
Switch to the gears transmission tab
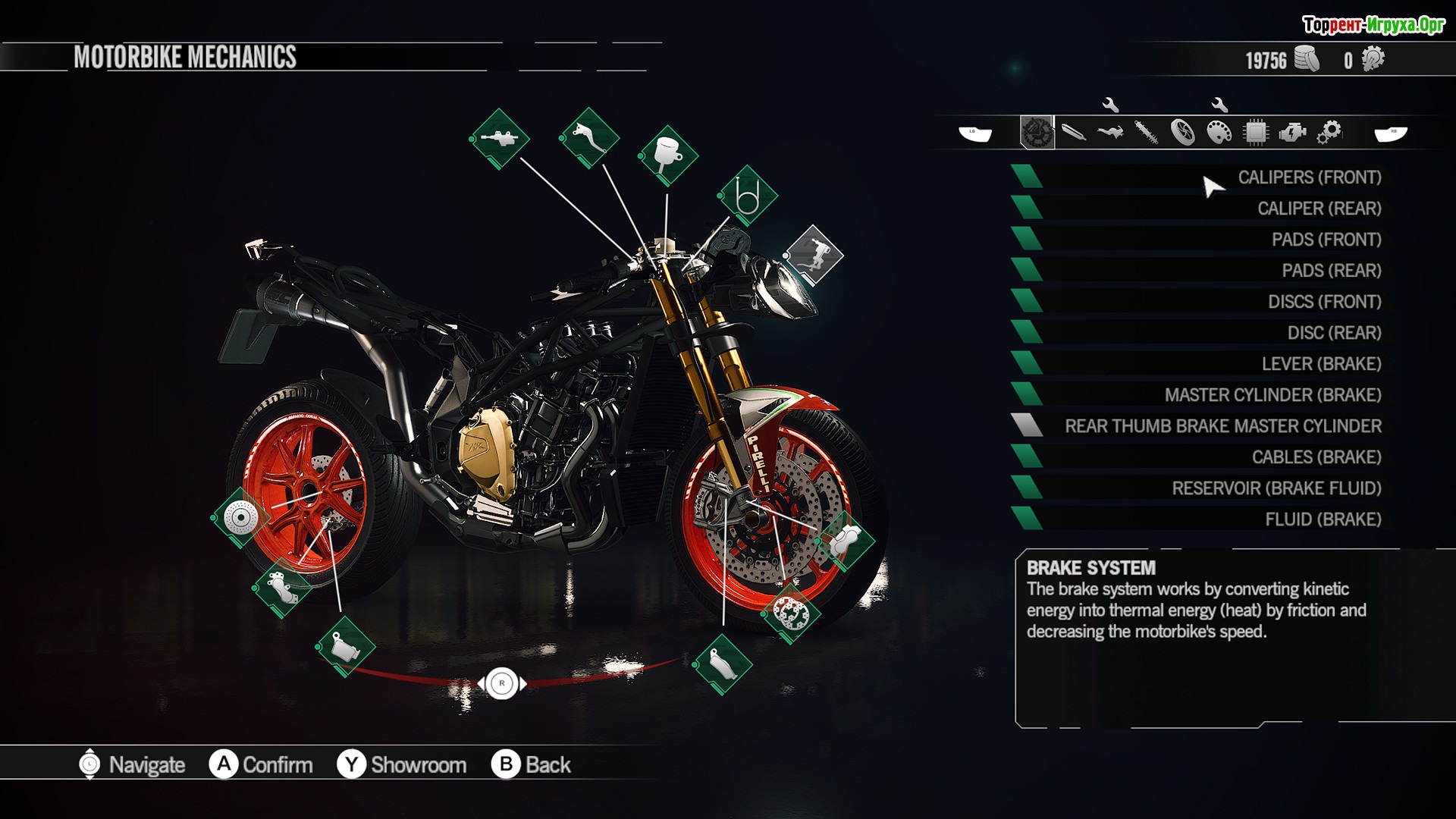[x=1329, y=133]
